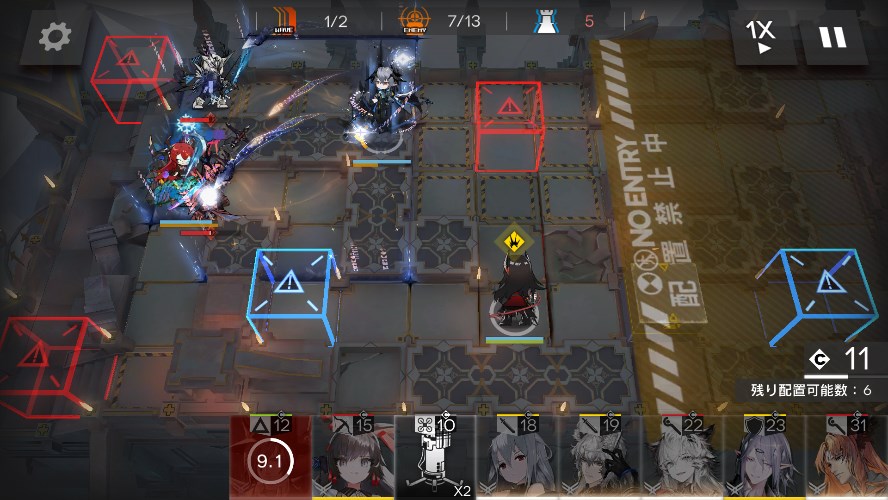
Task: Select the cost 19 operator card
Action: (x=599, y=459)
